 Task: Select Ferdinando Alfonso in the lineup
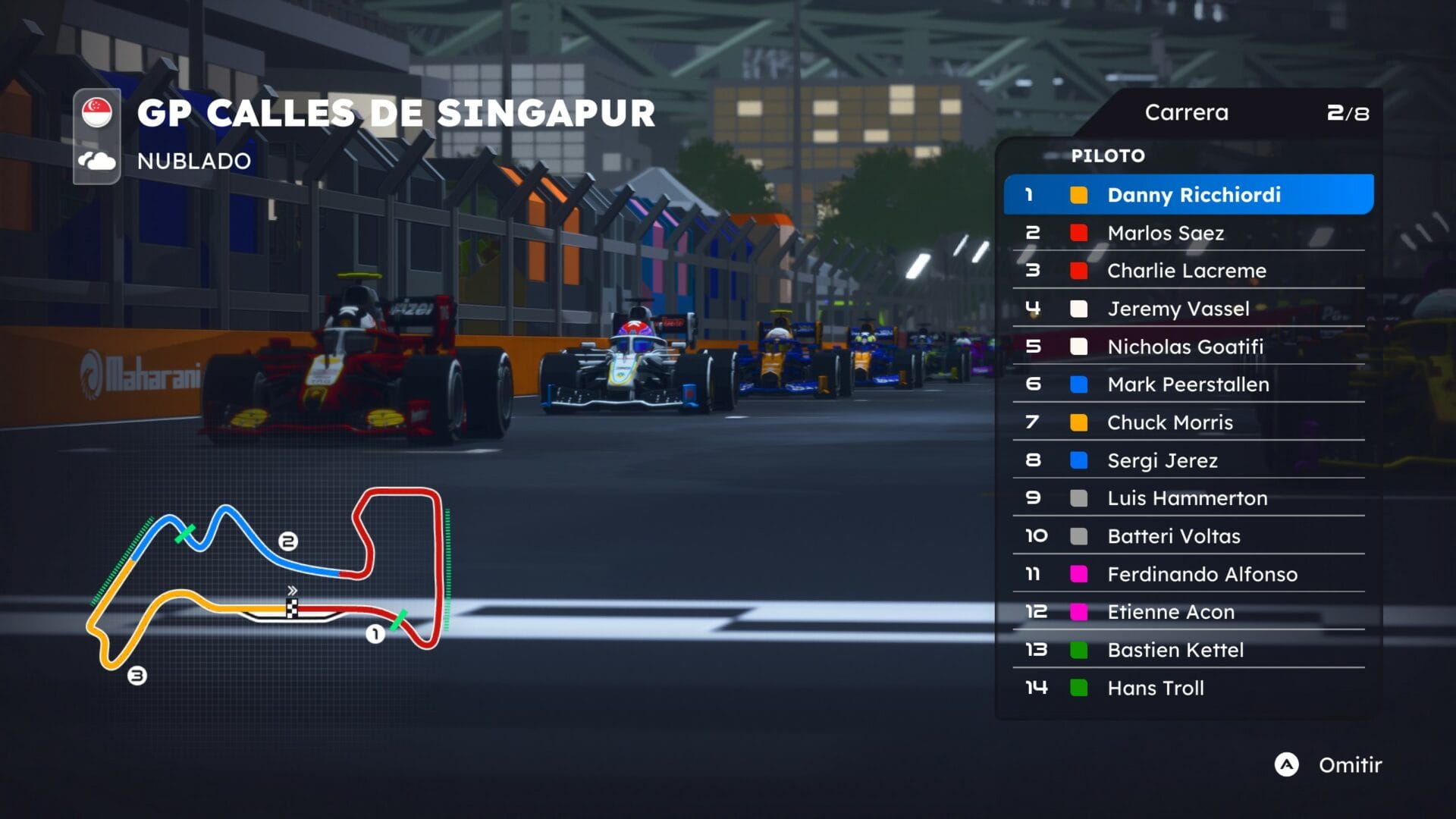(1188, 574)
